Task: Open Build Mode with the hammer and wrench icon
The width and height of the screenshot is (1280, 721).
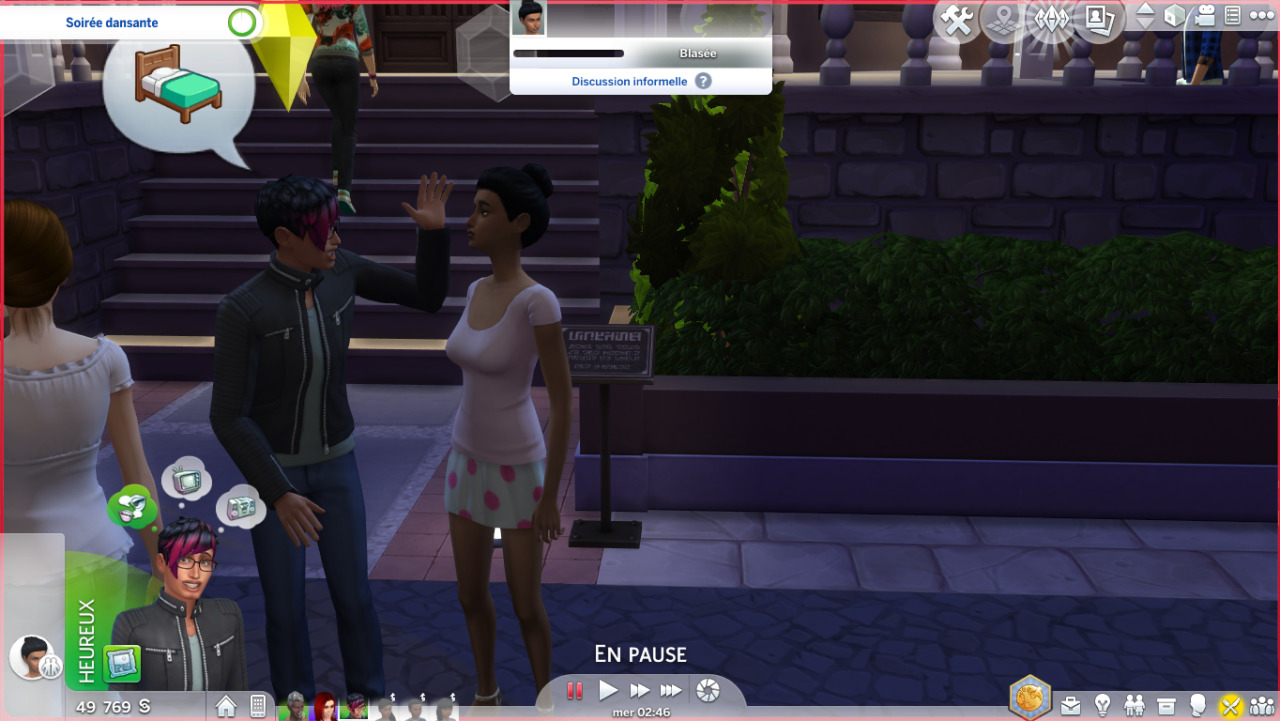Action: coord(957,21)
